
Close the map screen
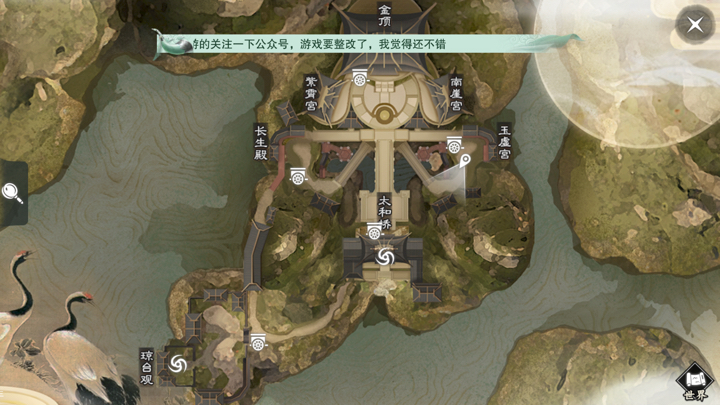tap(694, 24)
